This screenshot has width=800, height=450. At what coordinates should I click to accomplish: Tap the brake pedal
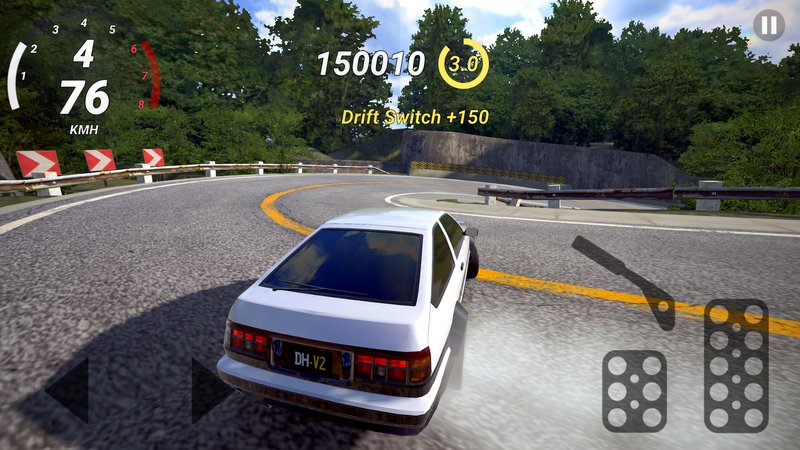(634, 390)
